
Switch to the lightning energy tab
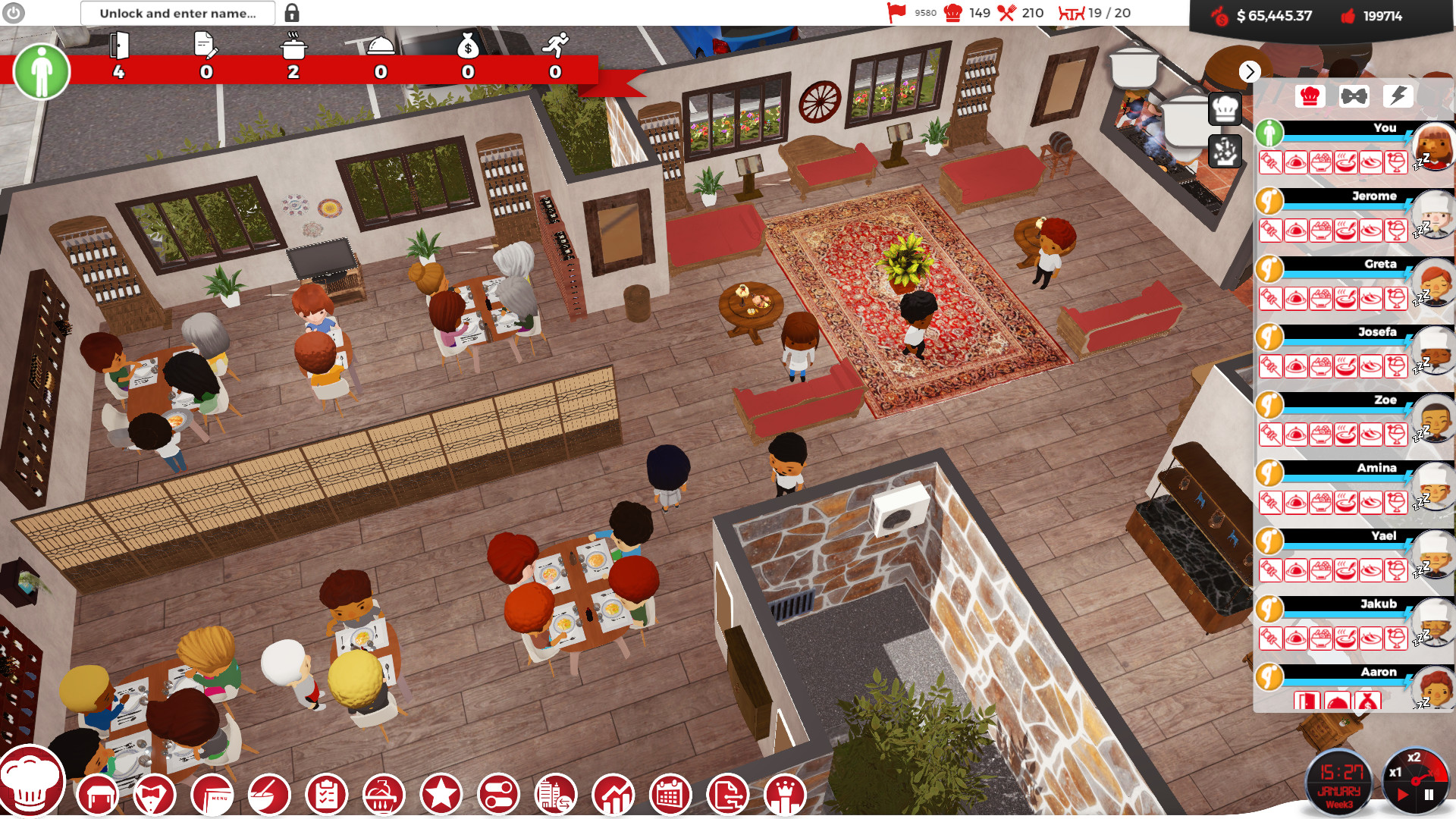[x=1399, y=96]
